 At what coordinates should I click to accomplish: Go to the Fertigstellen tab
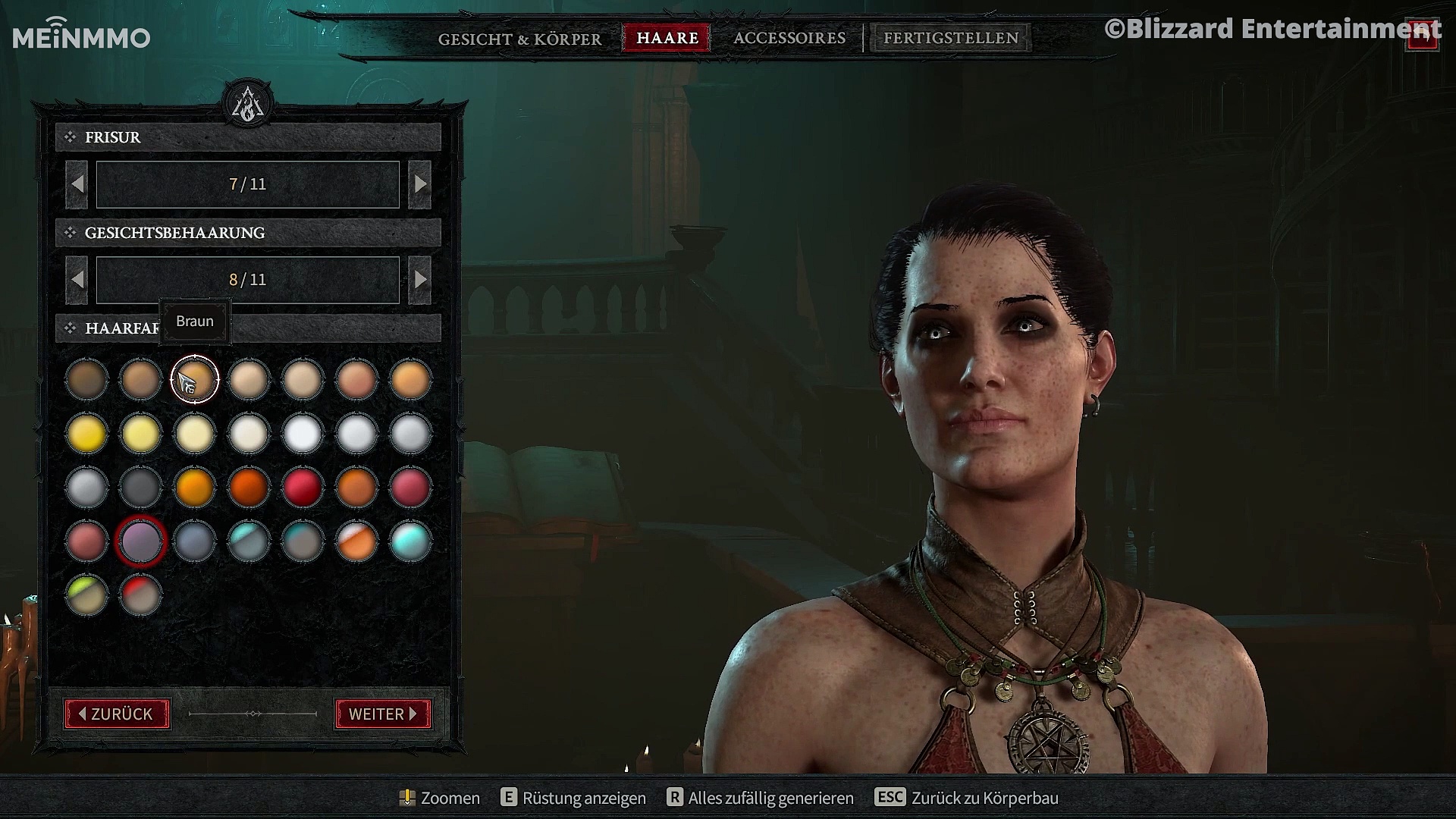pyautogui.click(x=951, y=38)
